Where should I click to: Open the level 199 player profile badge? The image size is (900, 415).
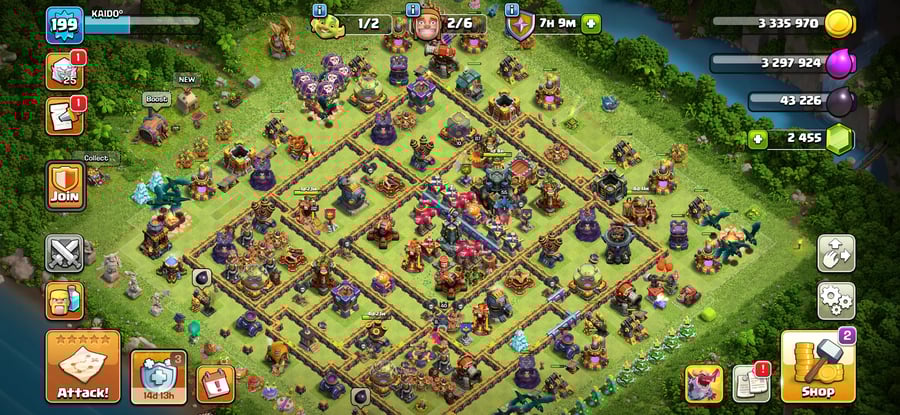(x=63, y=25)
